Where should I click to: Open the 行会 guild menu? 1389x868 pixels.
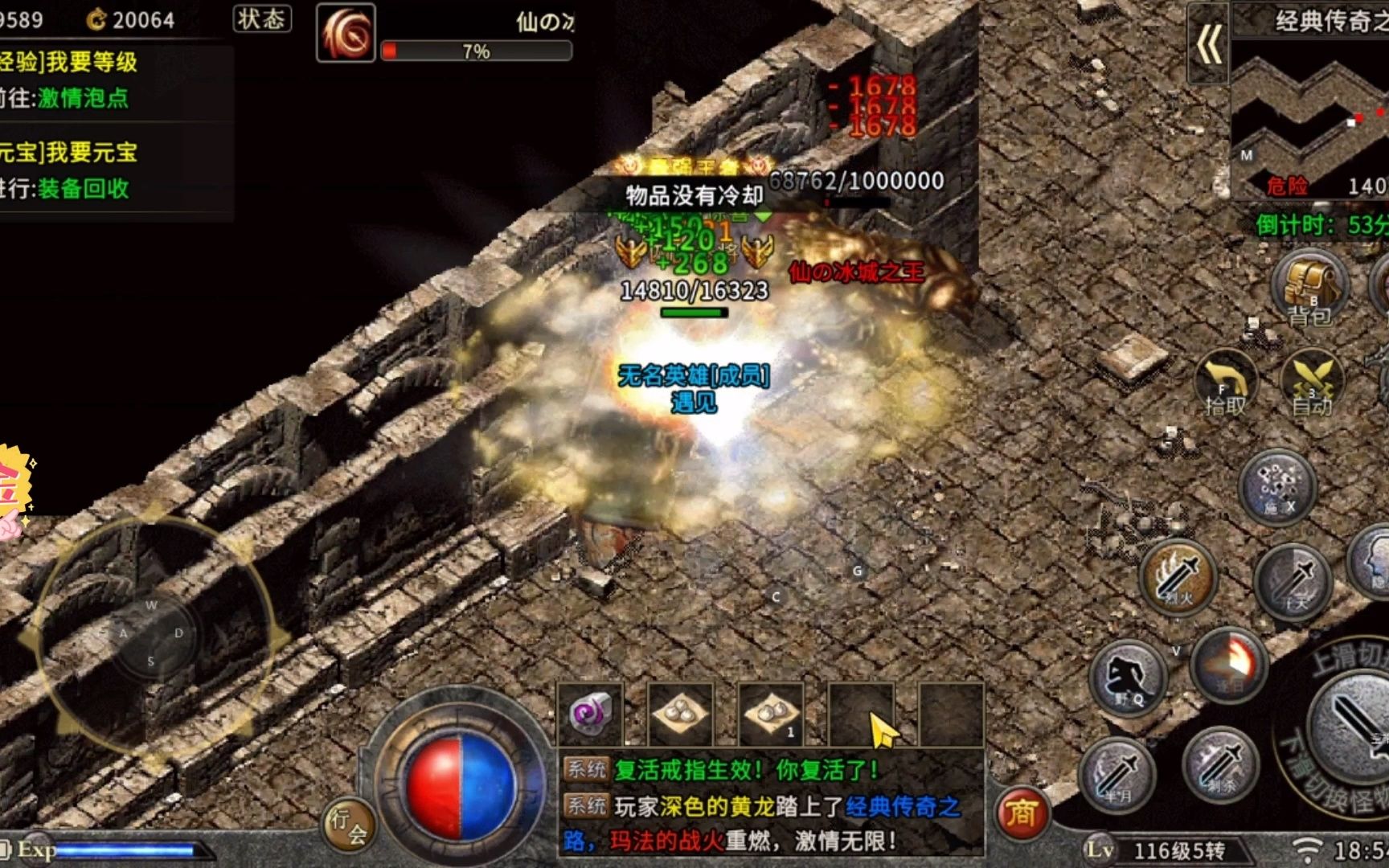350,825
